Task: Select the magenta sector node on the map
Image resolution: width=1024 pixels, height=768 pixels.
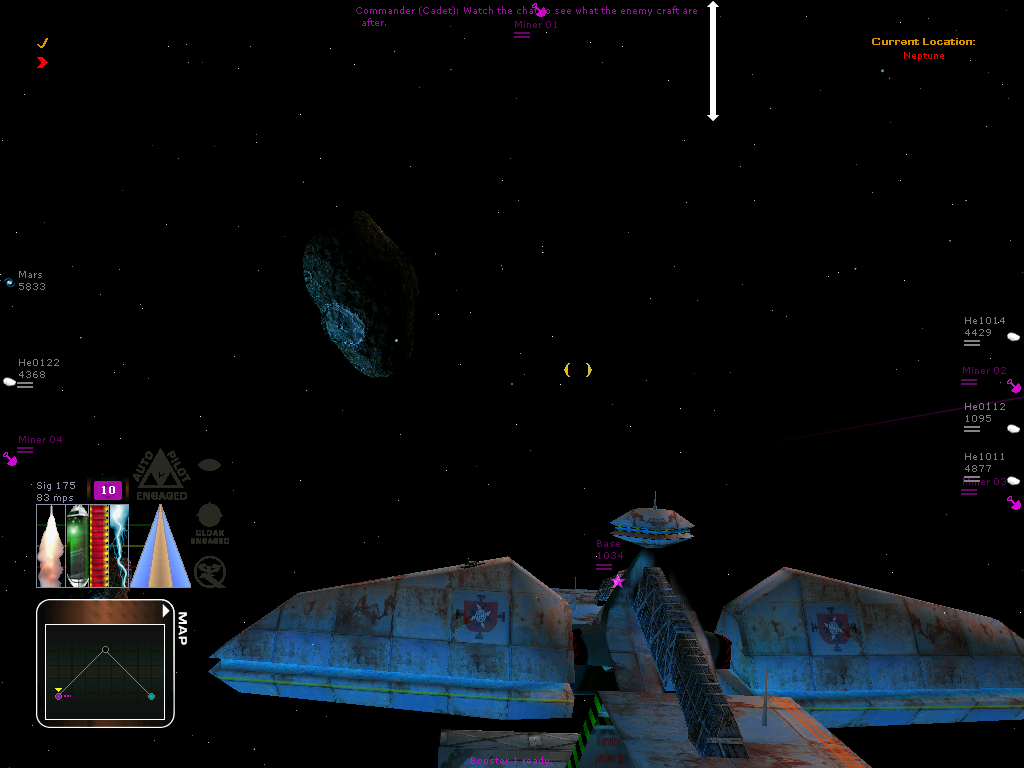Action: pos(59,696)
